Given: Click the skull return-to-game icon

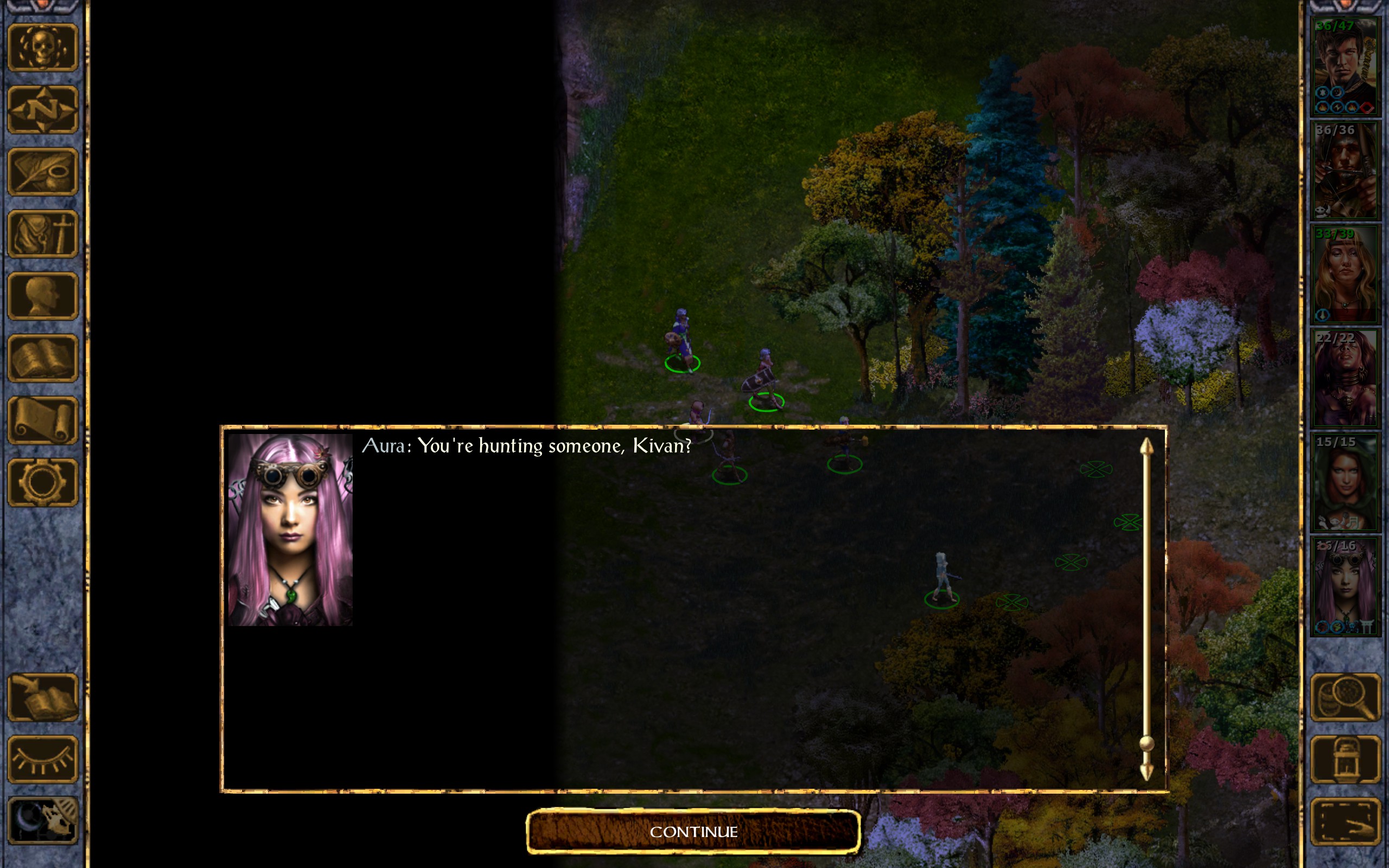Looking at the screenshot, I should coord(42,48).
